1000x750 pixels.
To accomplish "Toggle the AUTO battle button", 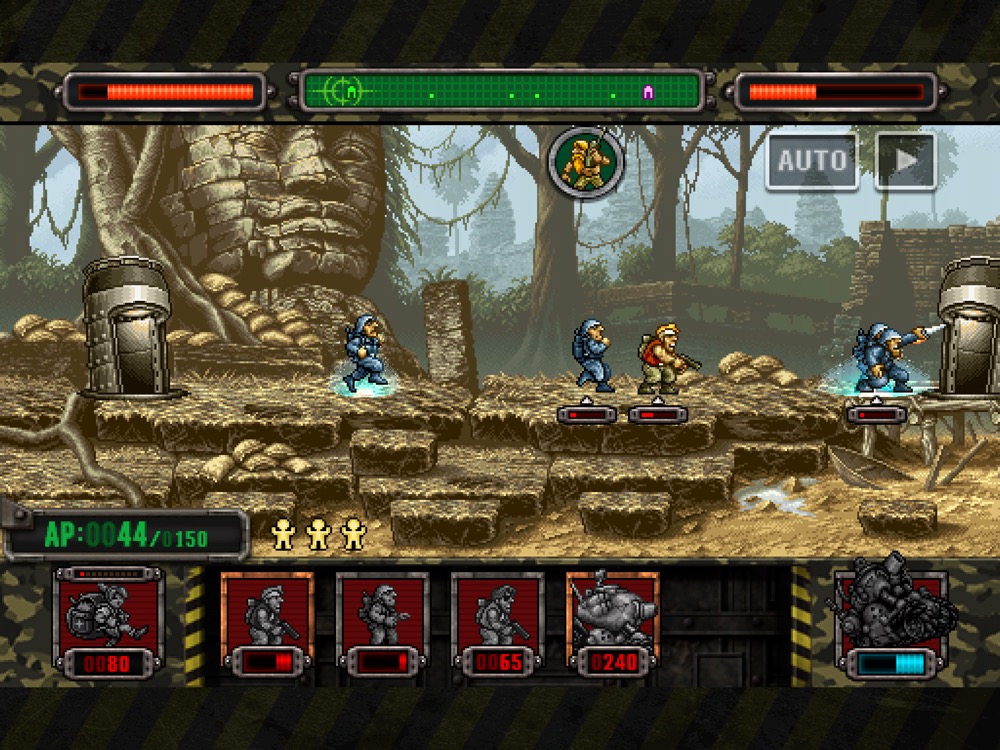I will click(x=812, y=160).
